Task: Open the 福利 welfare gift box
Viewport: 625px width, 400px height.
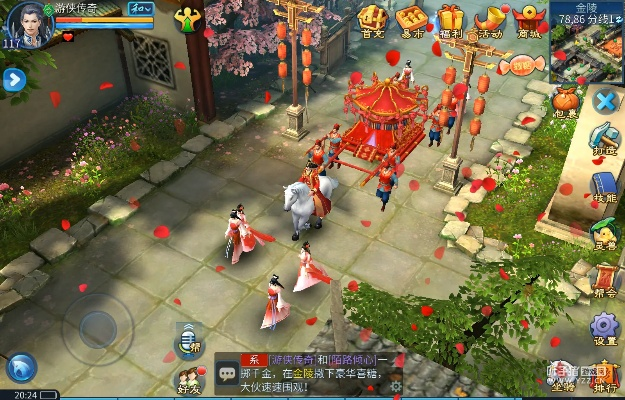Action: 451,19
